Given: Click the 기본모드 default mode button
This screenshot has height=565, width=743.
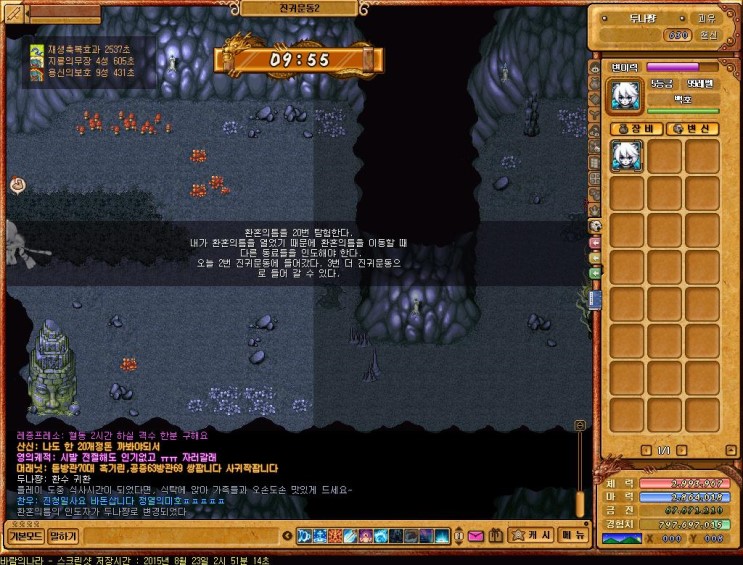Looking at the screenshot, I should [x=23, y=537].
